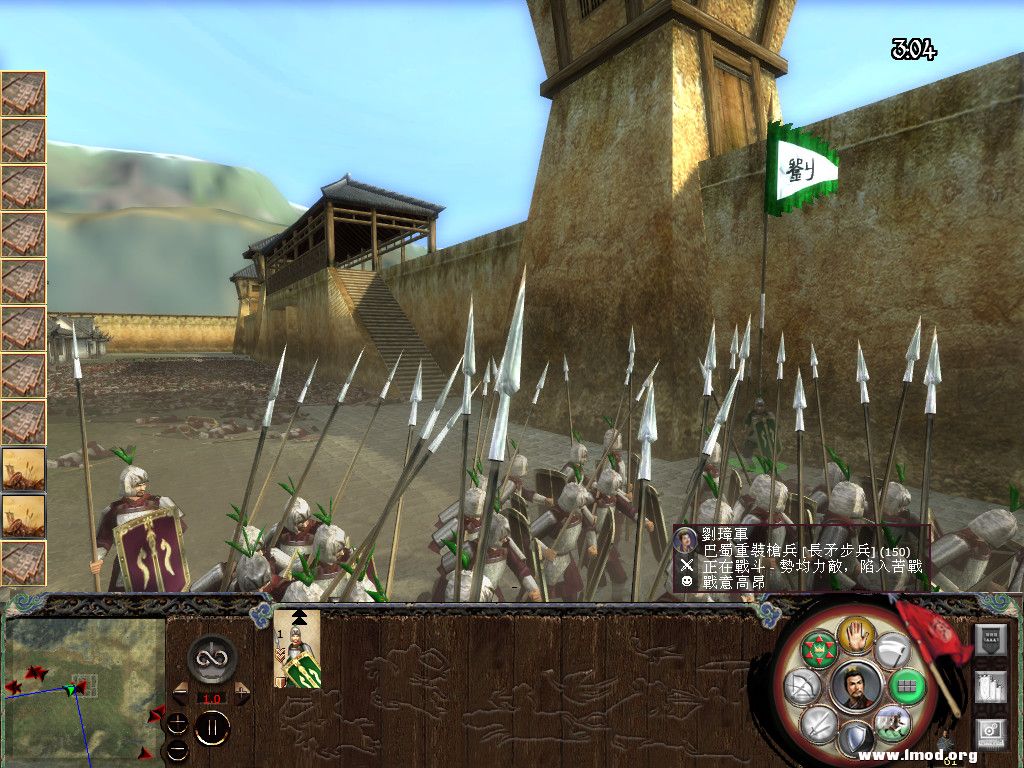Toggle the running soldier icon

[x=893, y=723]
